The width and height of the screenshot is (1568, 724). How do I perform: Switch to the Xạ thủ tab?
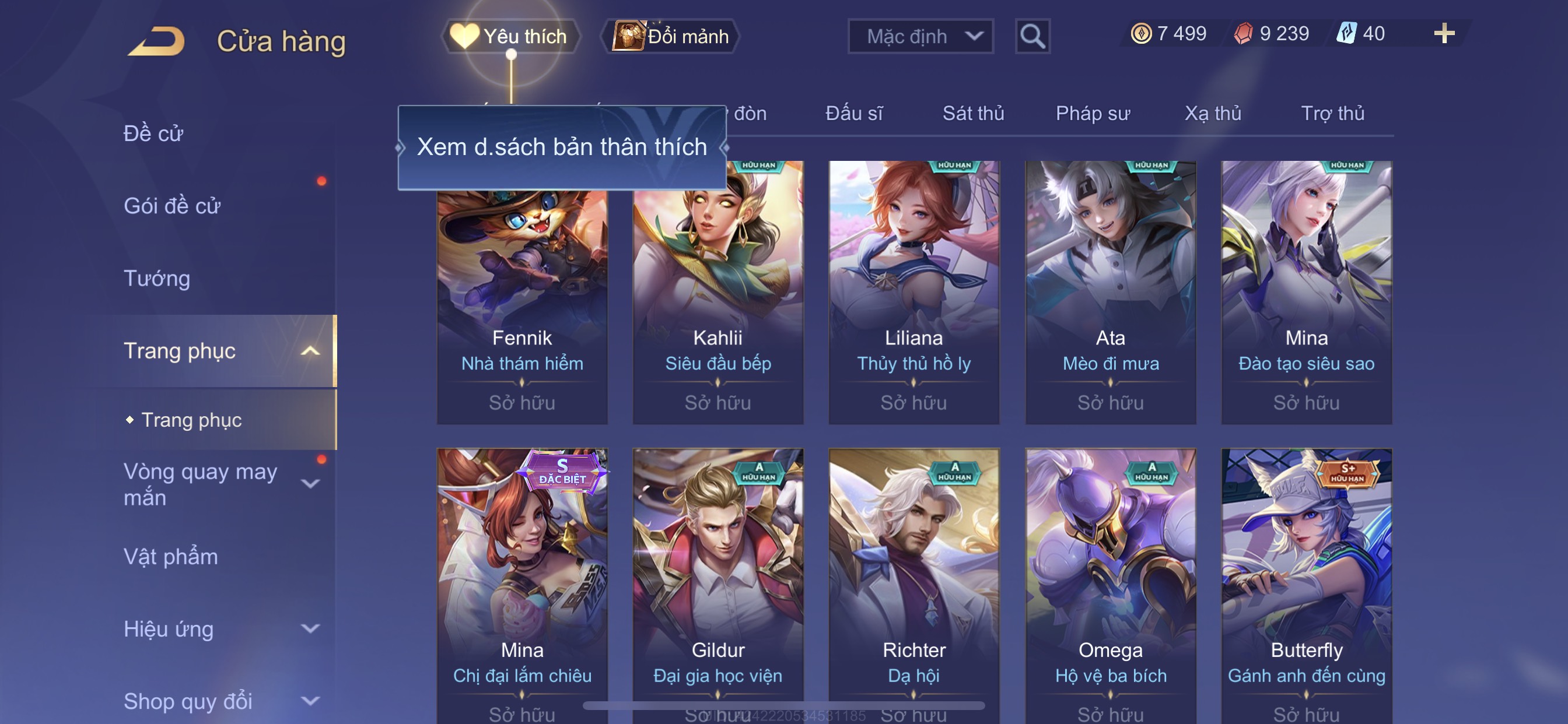click(1213, 113)
